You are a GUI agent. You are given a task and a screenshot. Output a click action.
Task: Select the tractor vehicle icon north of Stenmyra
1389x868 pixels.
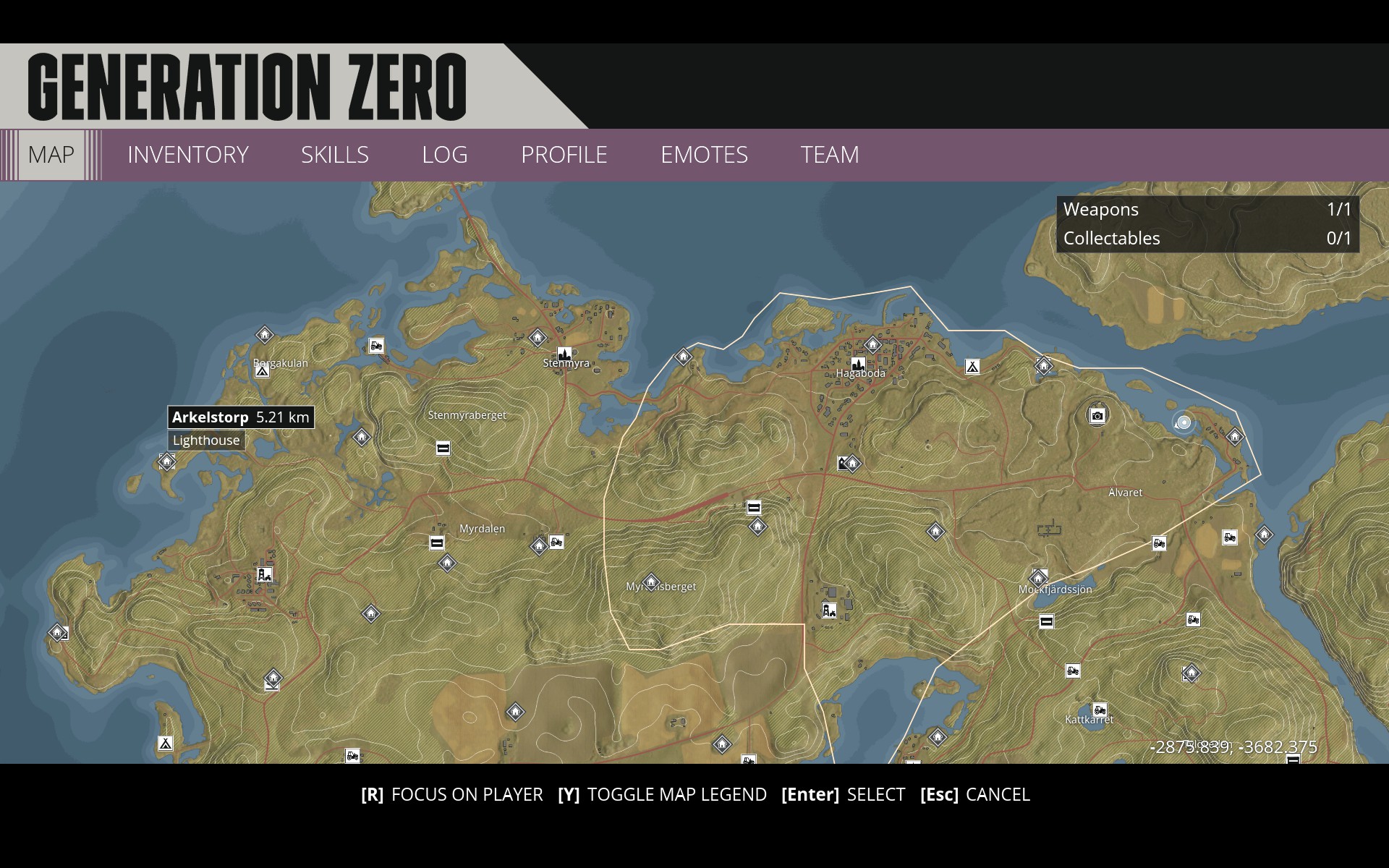click(376, 346)
